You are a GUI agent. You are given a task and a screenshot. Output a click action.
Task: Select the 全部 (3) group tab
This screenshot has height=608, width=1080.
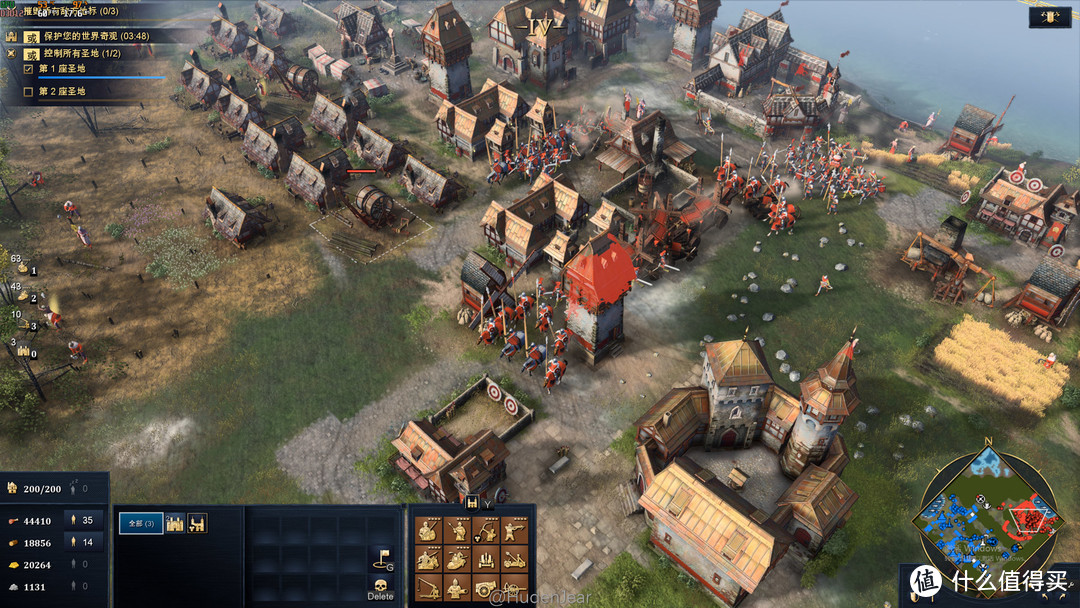coord(141,523)
